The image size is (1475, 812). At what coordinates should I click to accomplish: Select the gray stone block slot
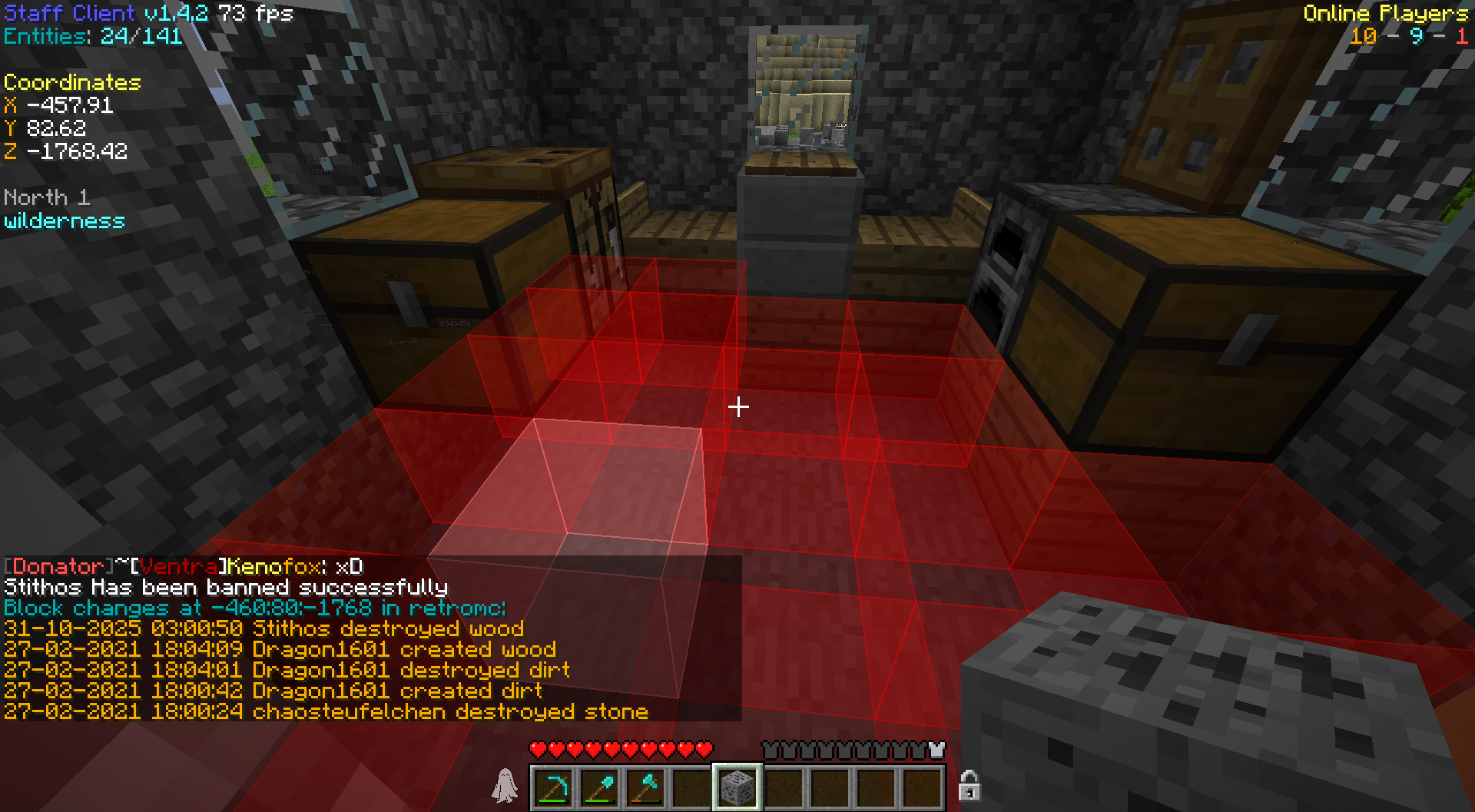click(737, 787)
